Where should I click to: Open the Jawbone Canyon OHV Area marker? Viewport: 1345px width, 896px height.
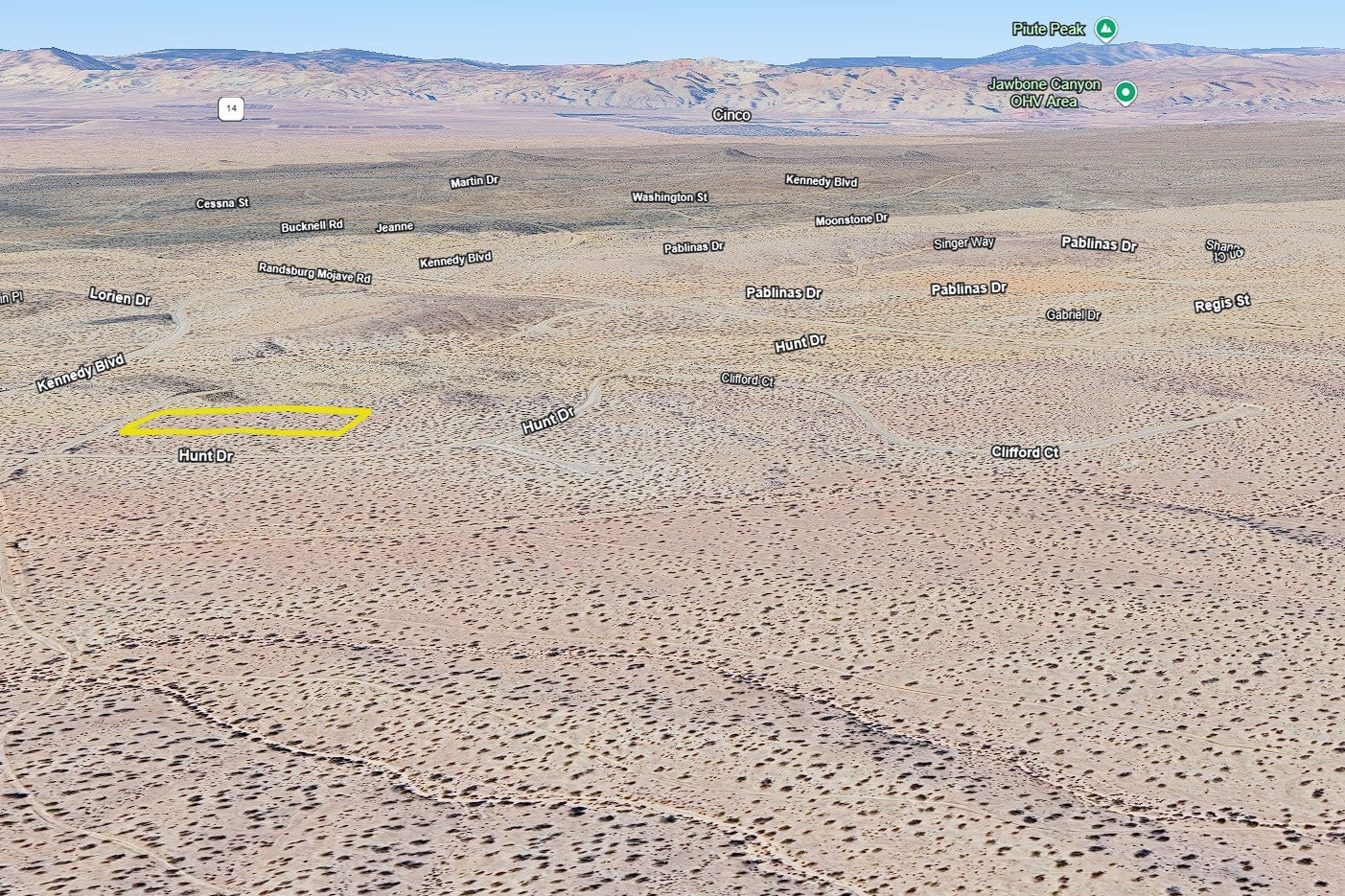(1125, 93)
